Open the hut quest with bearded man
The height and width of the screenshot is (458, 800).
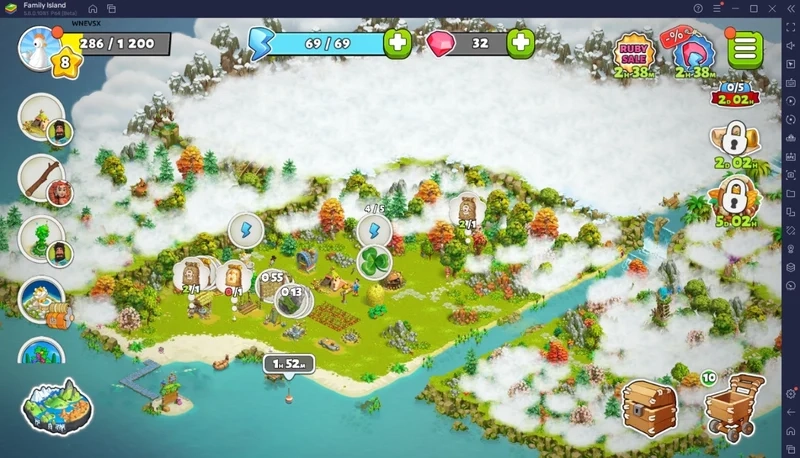coord(44,119)
